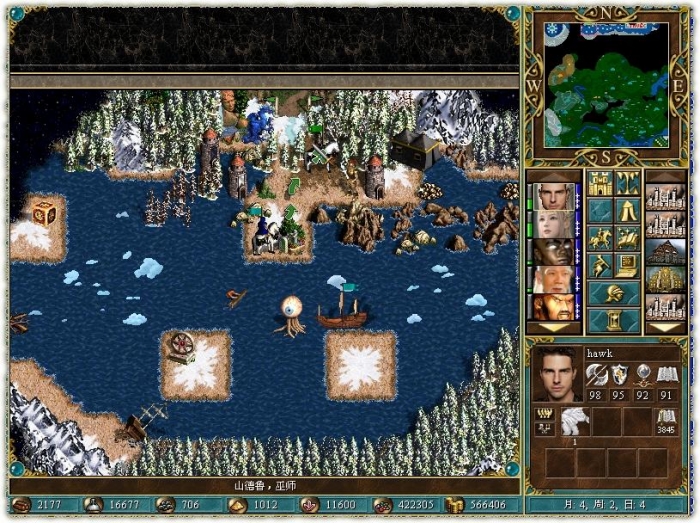The image size is (700, 523).
Task: Open the adventure options button with digging figure
Action: [x=600, y=266]
